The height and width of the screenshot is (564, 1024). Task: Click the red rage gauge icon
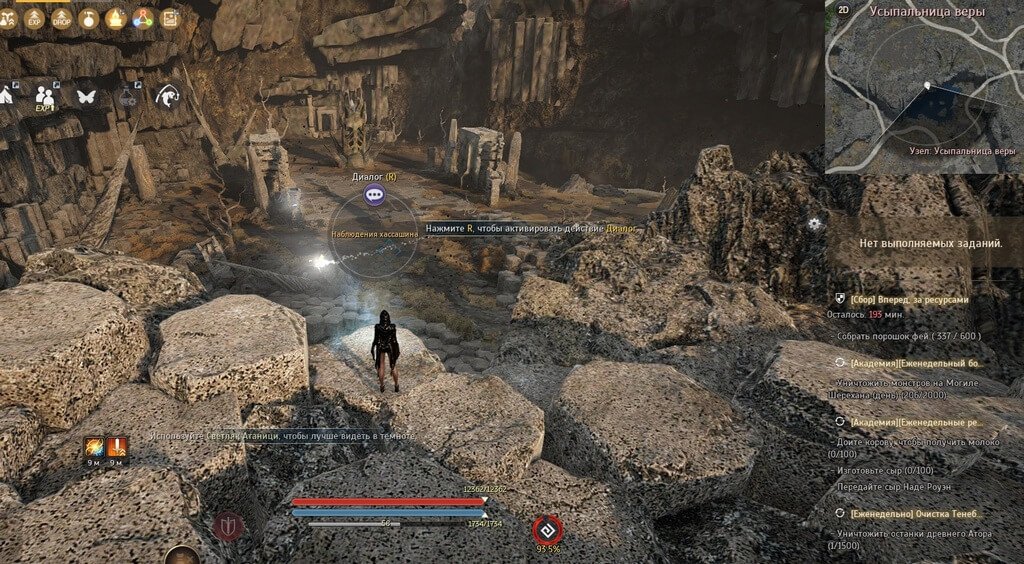click(547, 529)
